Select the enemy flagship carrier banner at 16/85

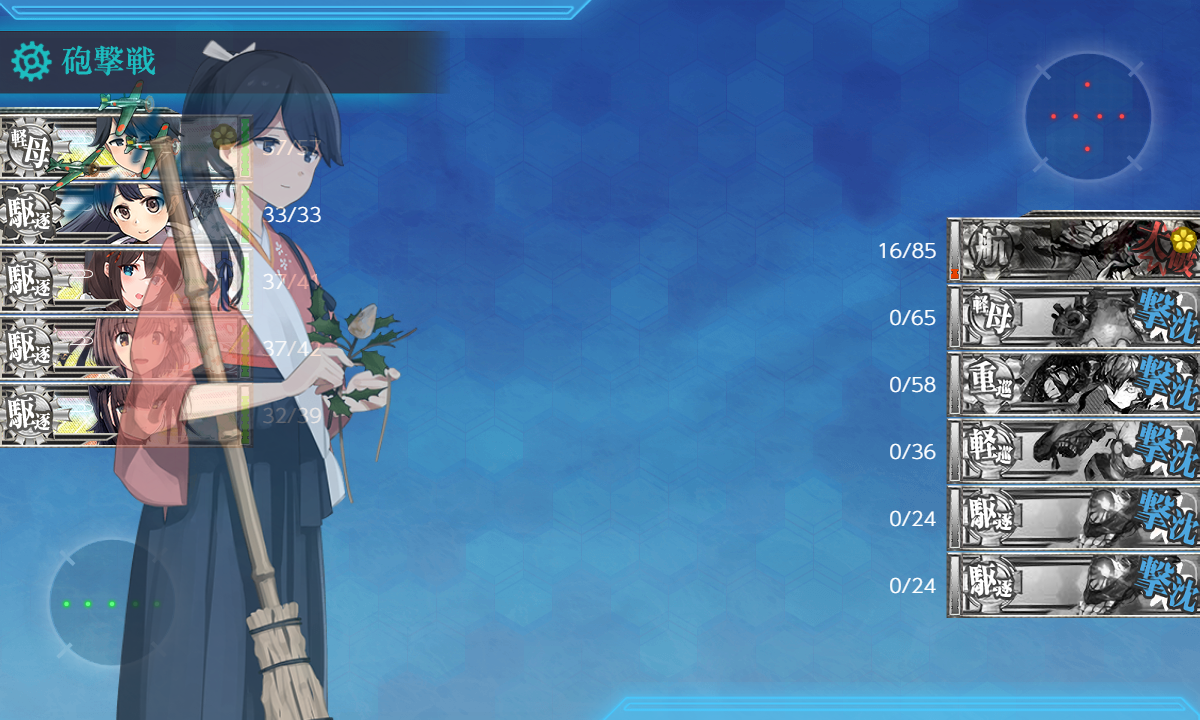pyautogui.click(x=1075, y=250)
